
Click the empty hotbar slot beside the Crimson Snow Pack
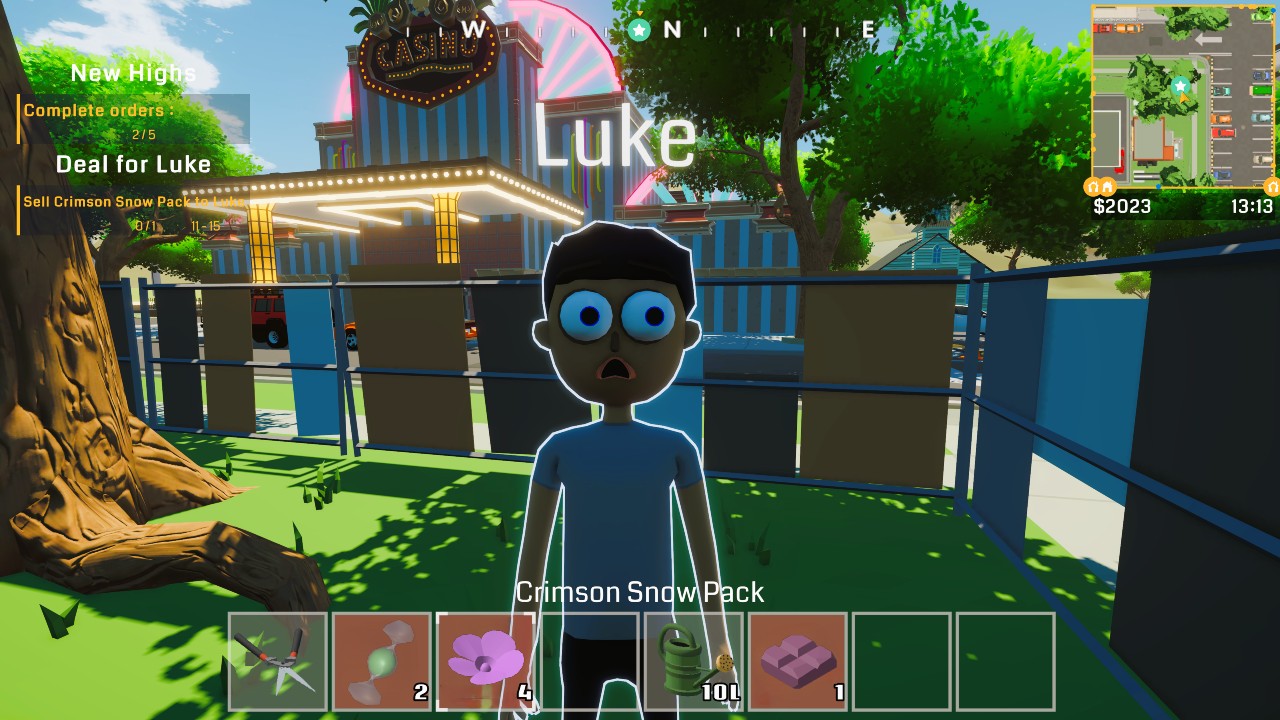[901, 660]
